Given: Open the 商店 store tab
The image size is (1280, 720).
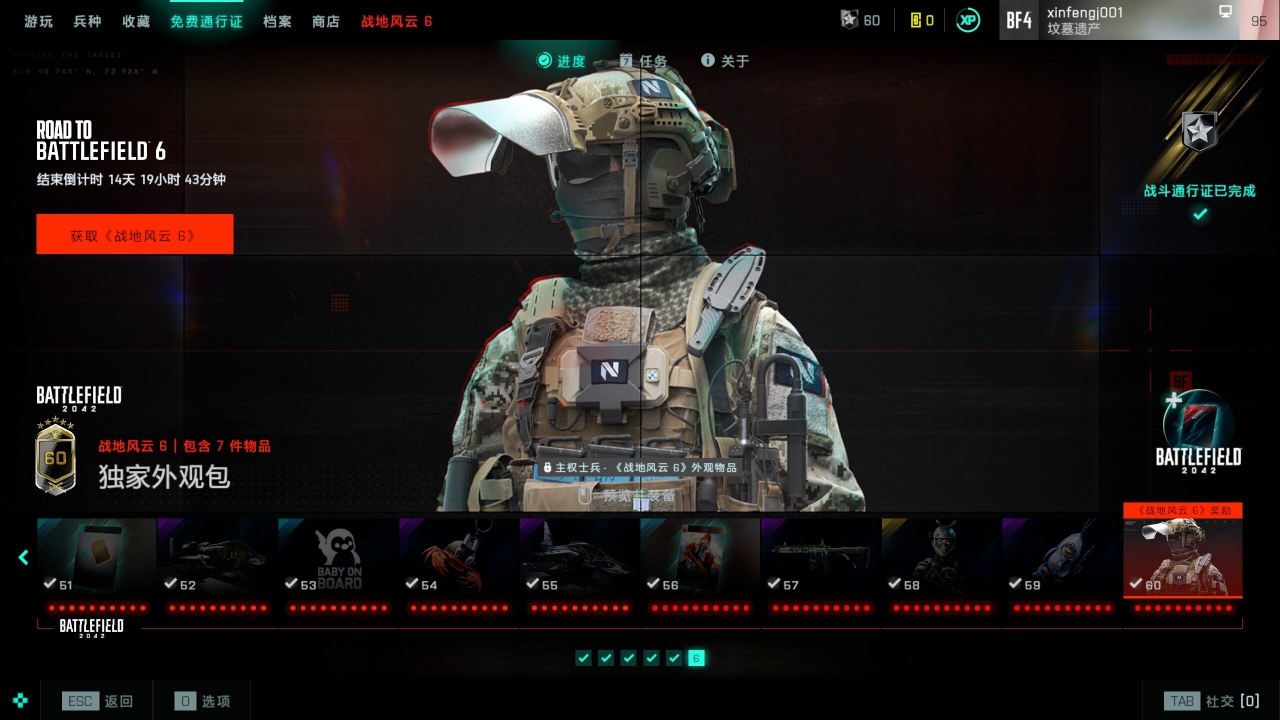Looking at the screenshot, I should pyautogui.click(x=326, y=21).
